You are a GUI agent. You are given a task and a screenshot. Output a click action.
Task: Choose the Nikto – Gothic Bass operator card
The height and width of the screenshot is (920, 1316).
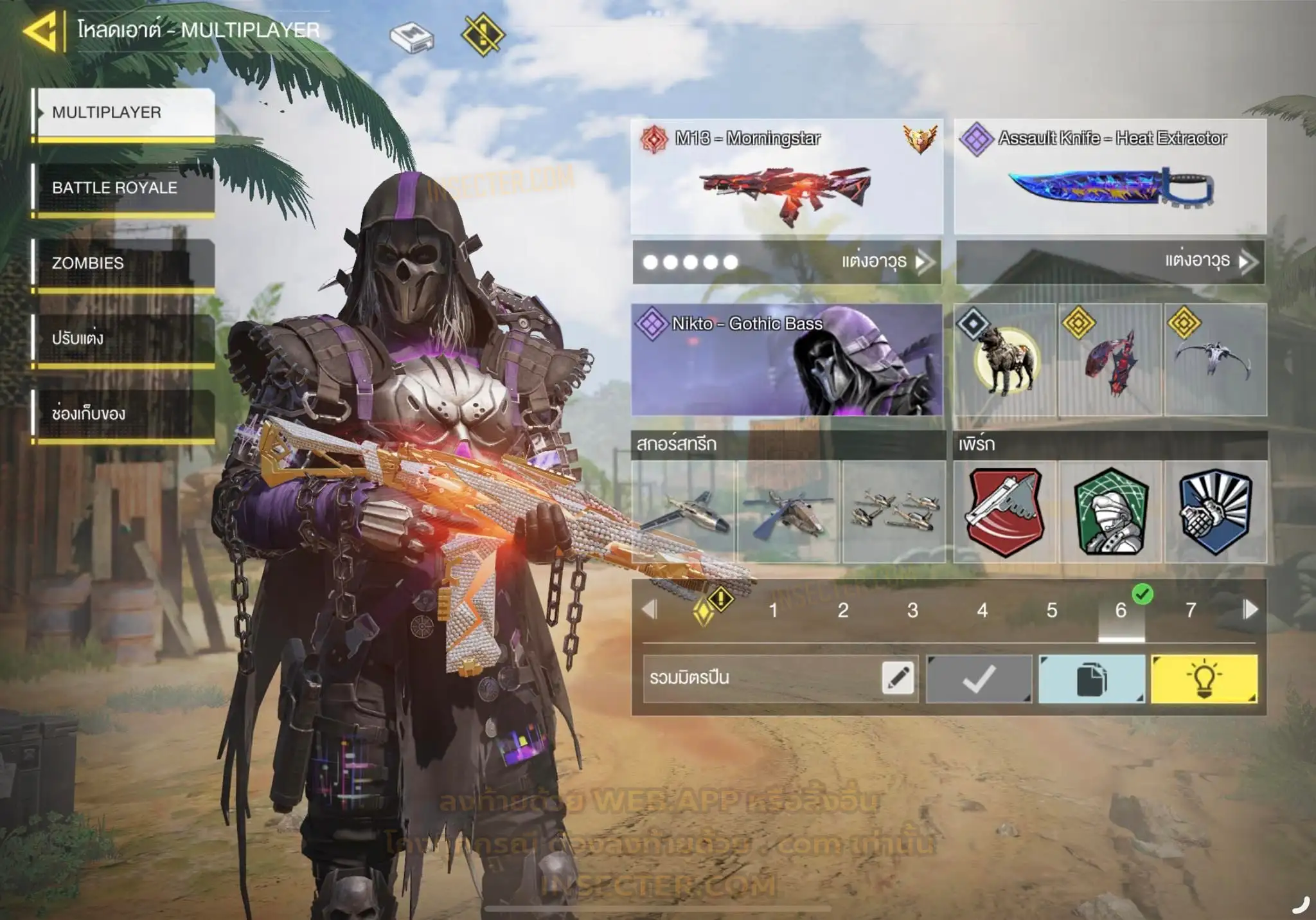(x=787, y=360)
